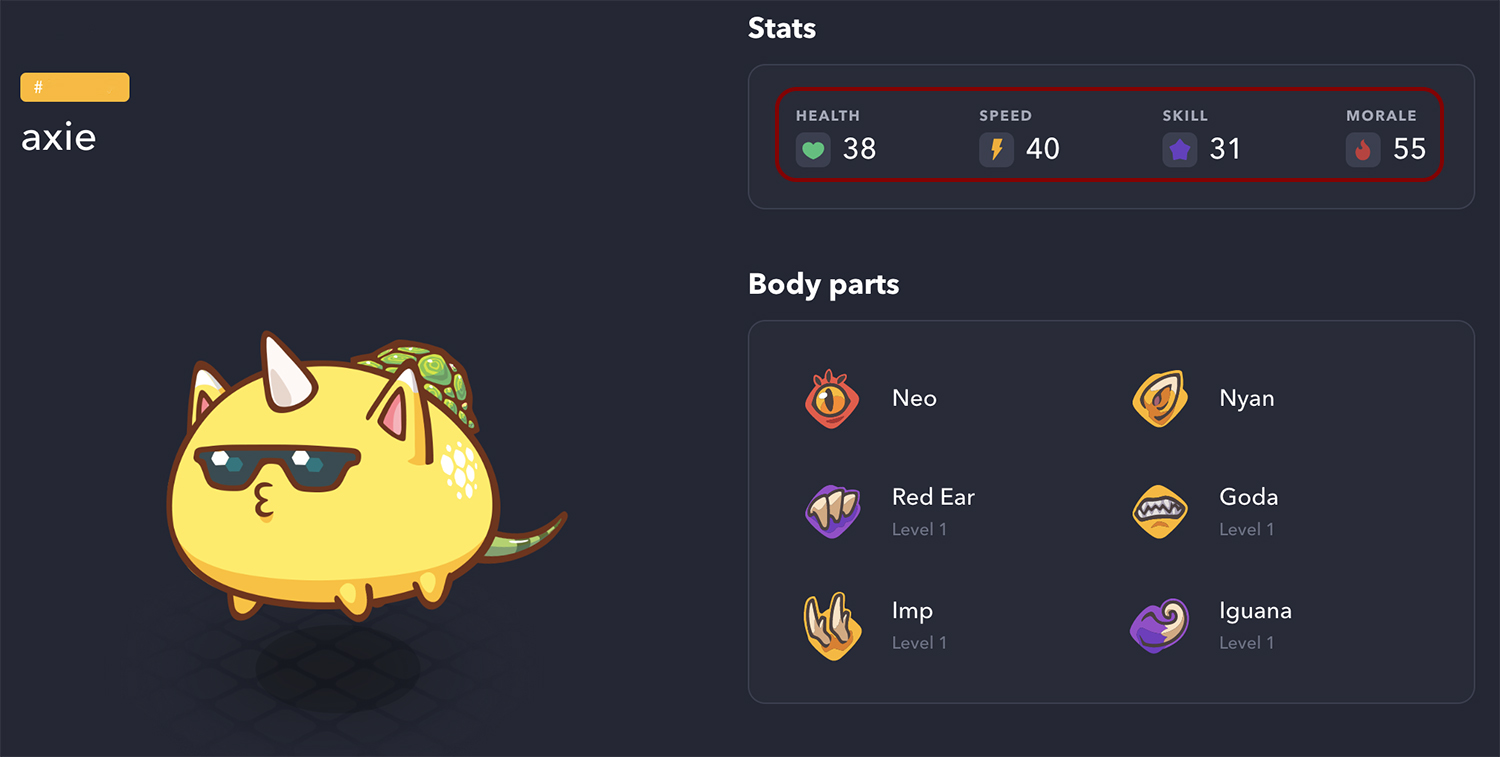Screen dimensions: 1500x757
Task: Select the Neo eyes body part
Action: (913, 398)
